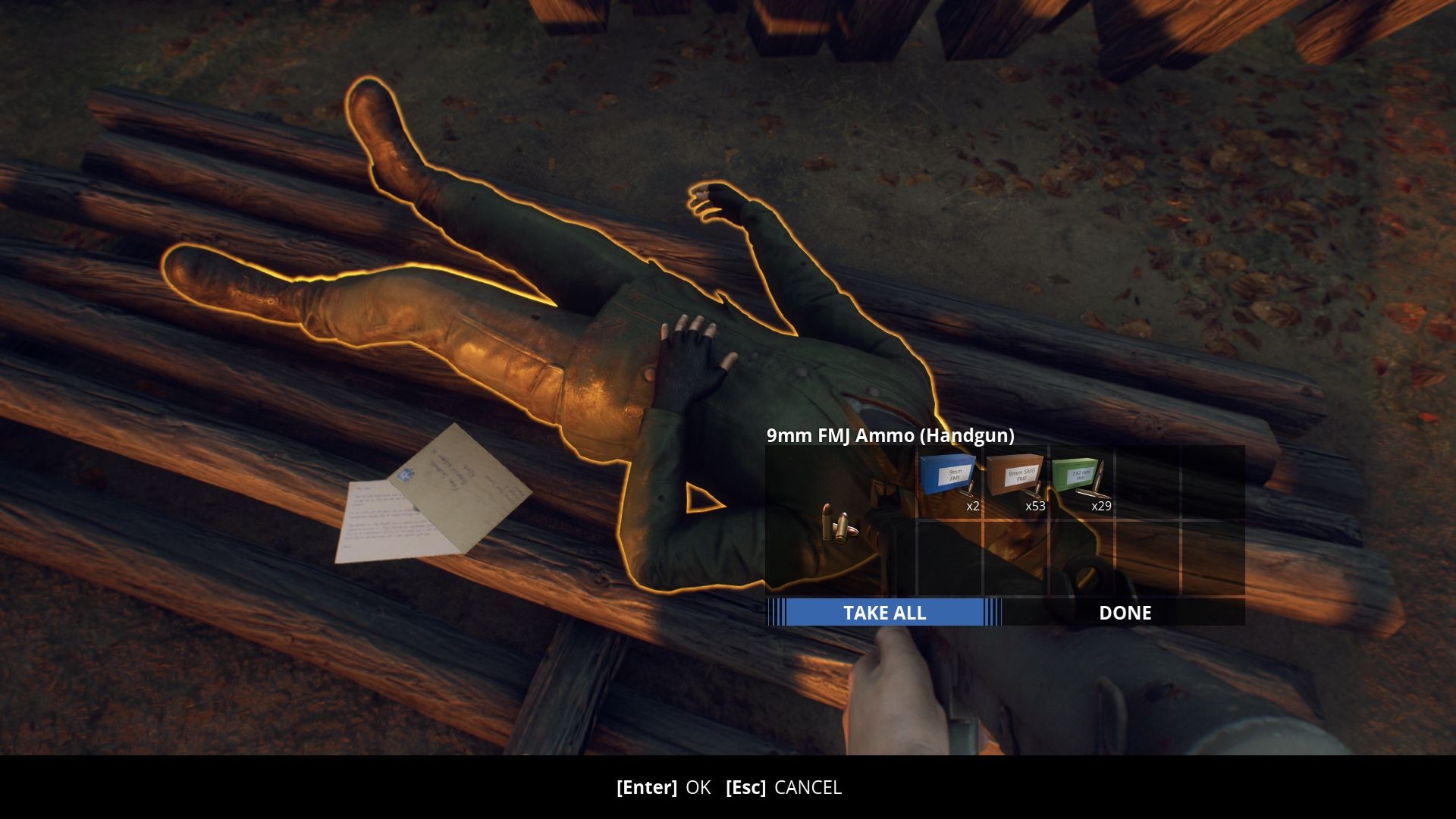Close the loot panel with DONE
The image size is (1456, 819).
[x=1125, y=613]
